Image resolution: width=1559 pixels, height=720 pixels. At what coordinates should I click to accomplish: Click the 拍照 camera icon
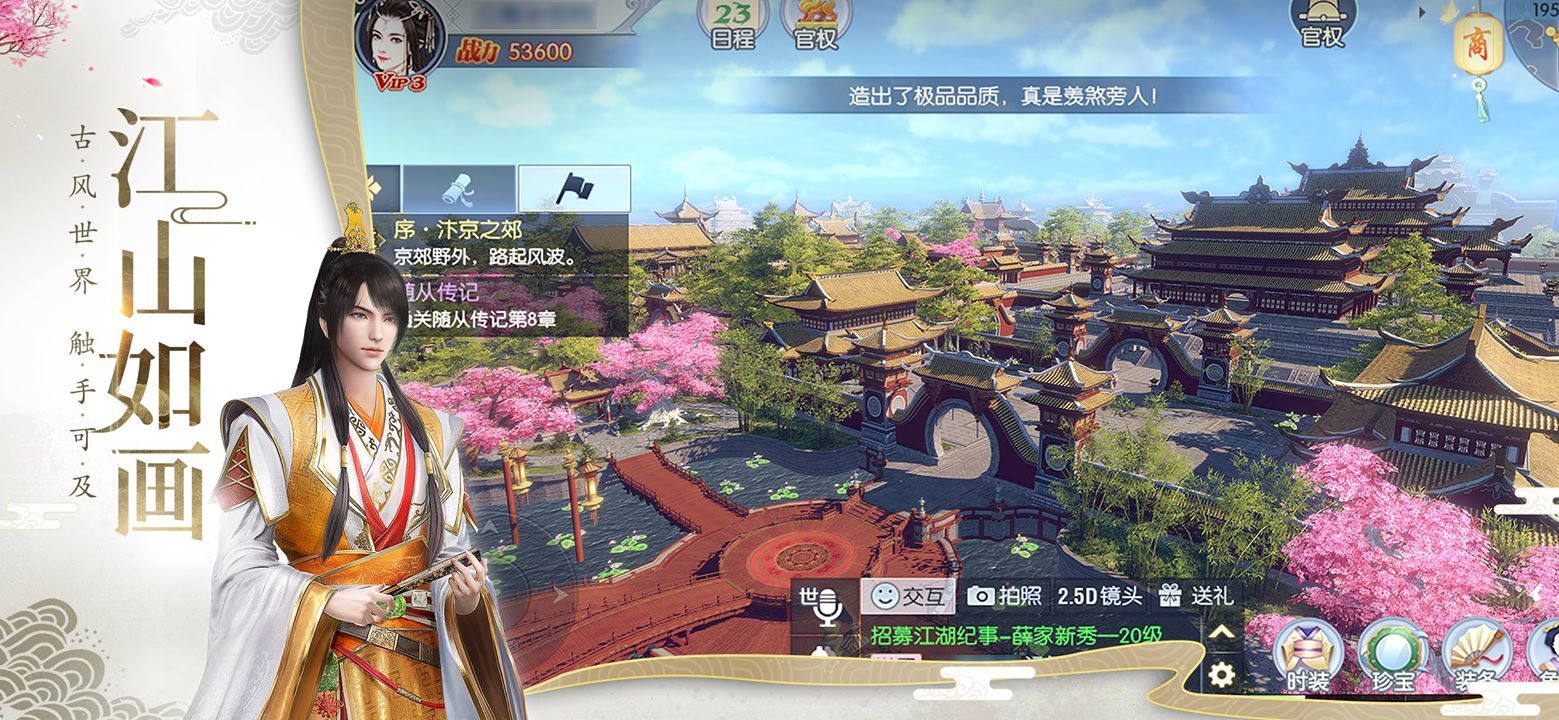[1003, 596]
